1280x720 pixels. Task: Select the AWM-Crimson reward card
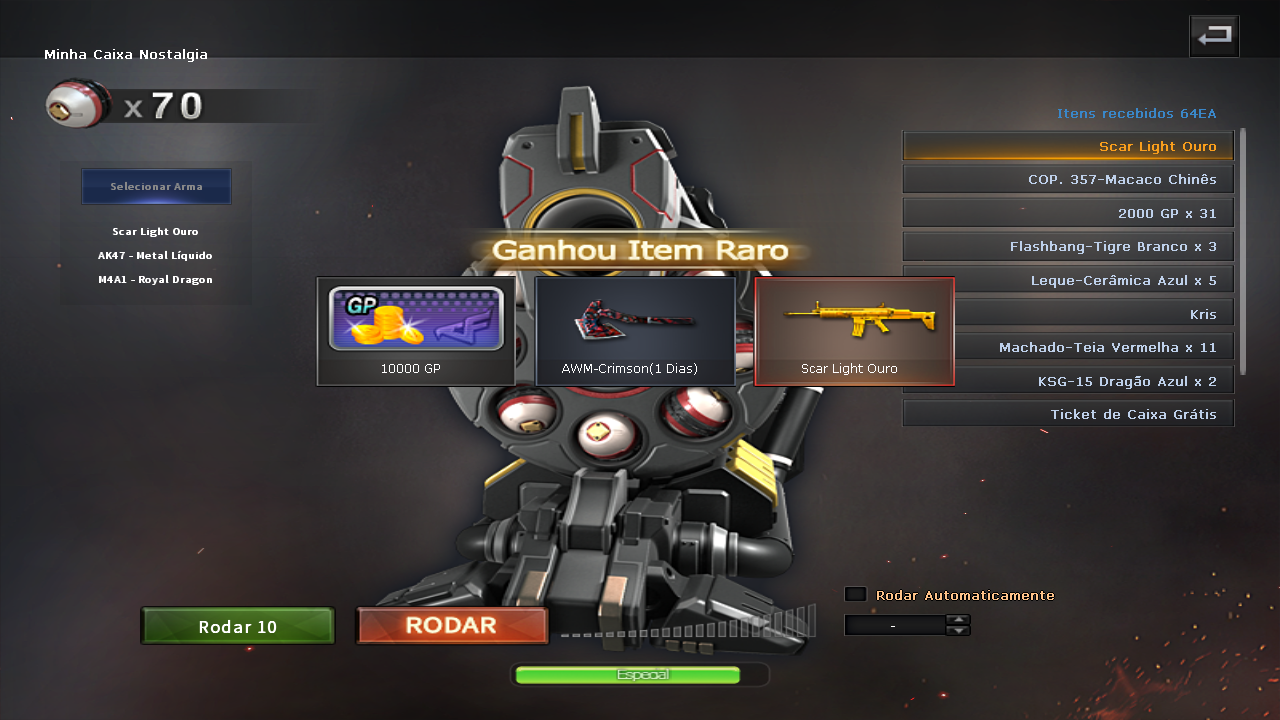pyautogui.click(x=635, y=331)
